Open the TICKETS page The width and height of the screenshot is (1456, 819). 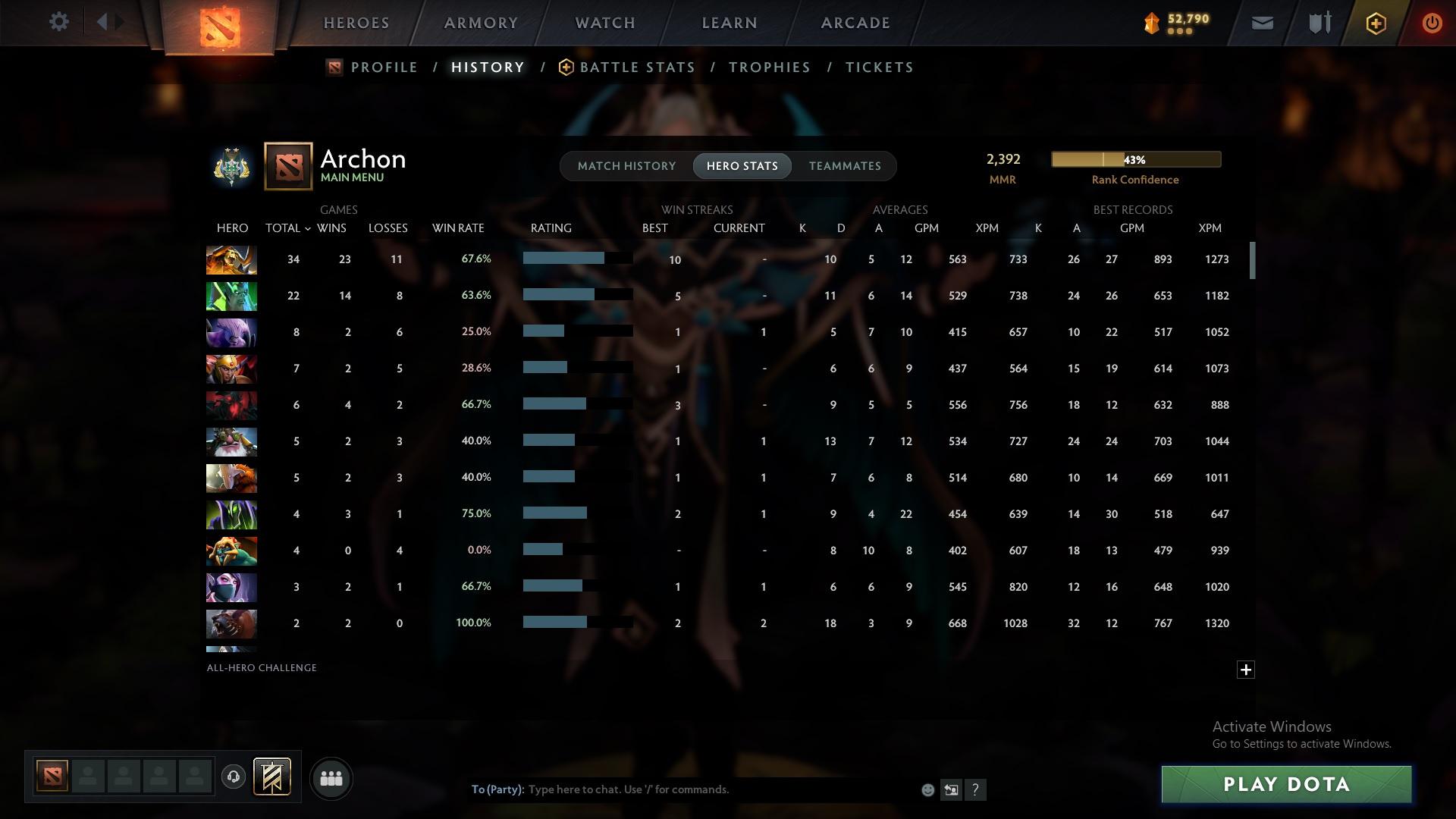(x=879, y=67)
